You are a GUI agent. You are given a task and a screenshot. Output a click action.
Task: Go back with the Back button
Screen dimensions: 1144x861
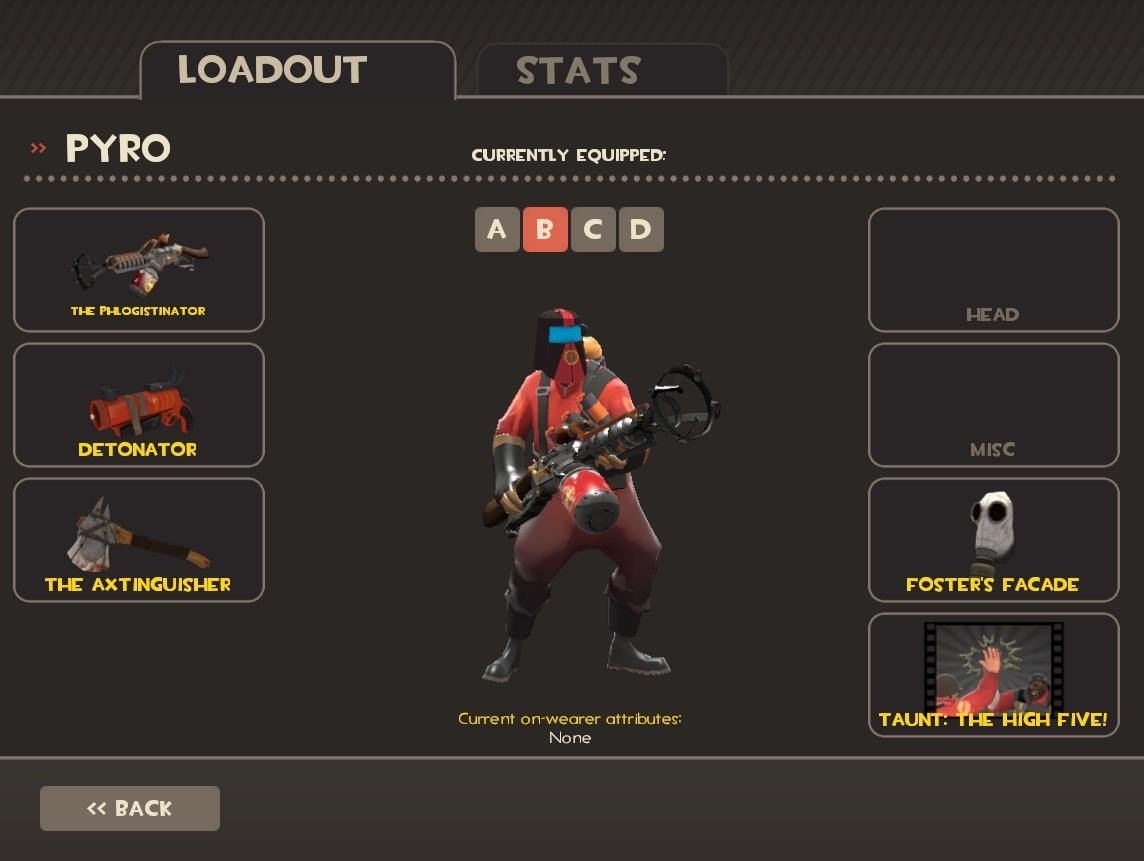130,808
